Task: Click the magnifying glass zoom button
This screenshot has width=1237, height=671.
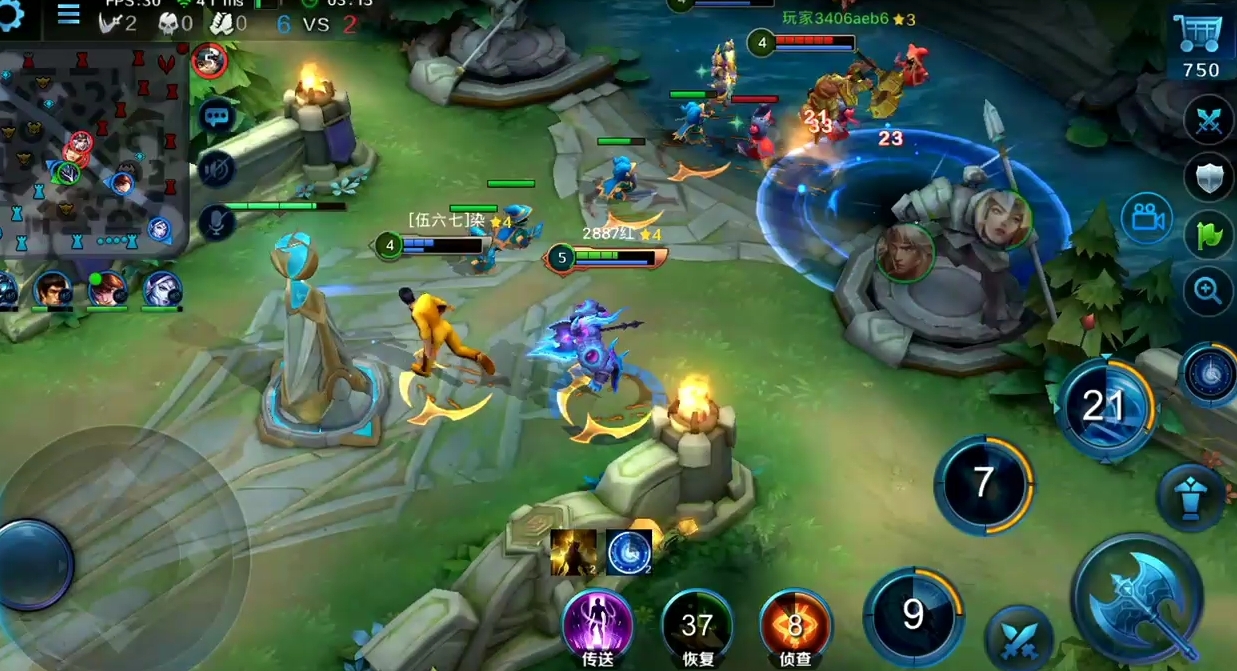Action: (1208, 292)
